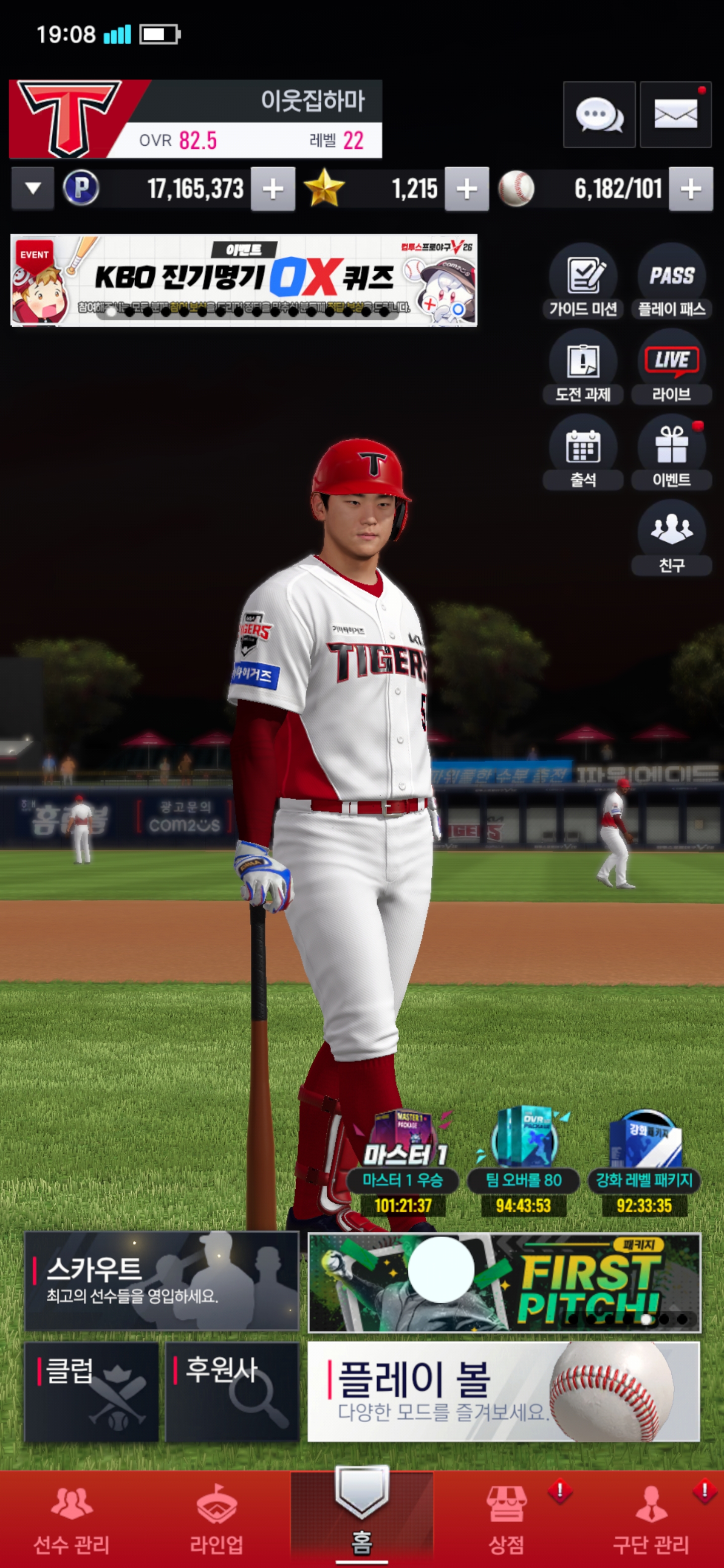Open the LIVE 라이브 menu

(x=672, y=367)
